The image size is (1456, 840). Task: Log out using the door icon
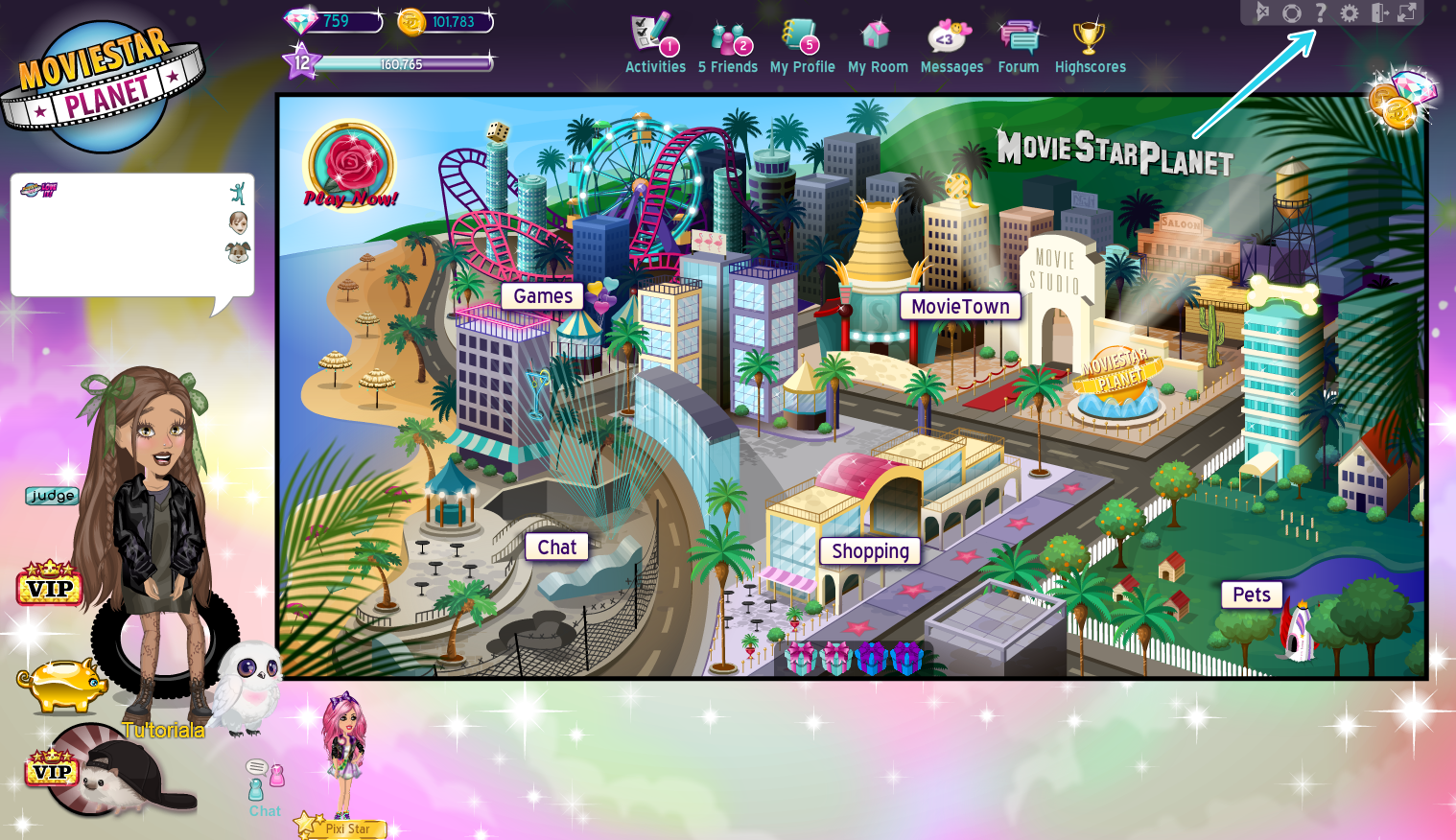click(x=1379, y=12)
